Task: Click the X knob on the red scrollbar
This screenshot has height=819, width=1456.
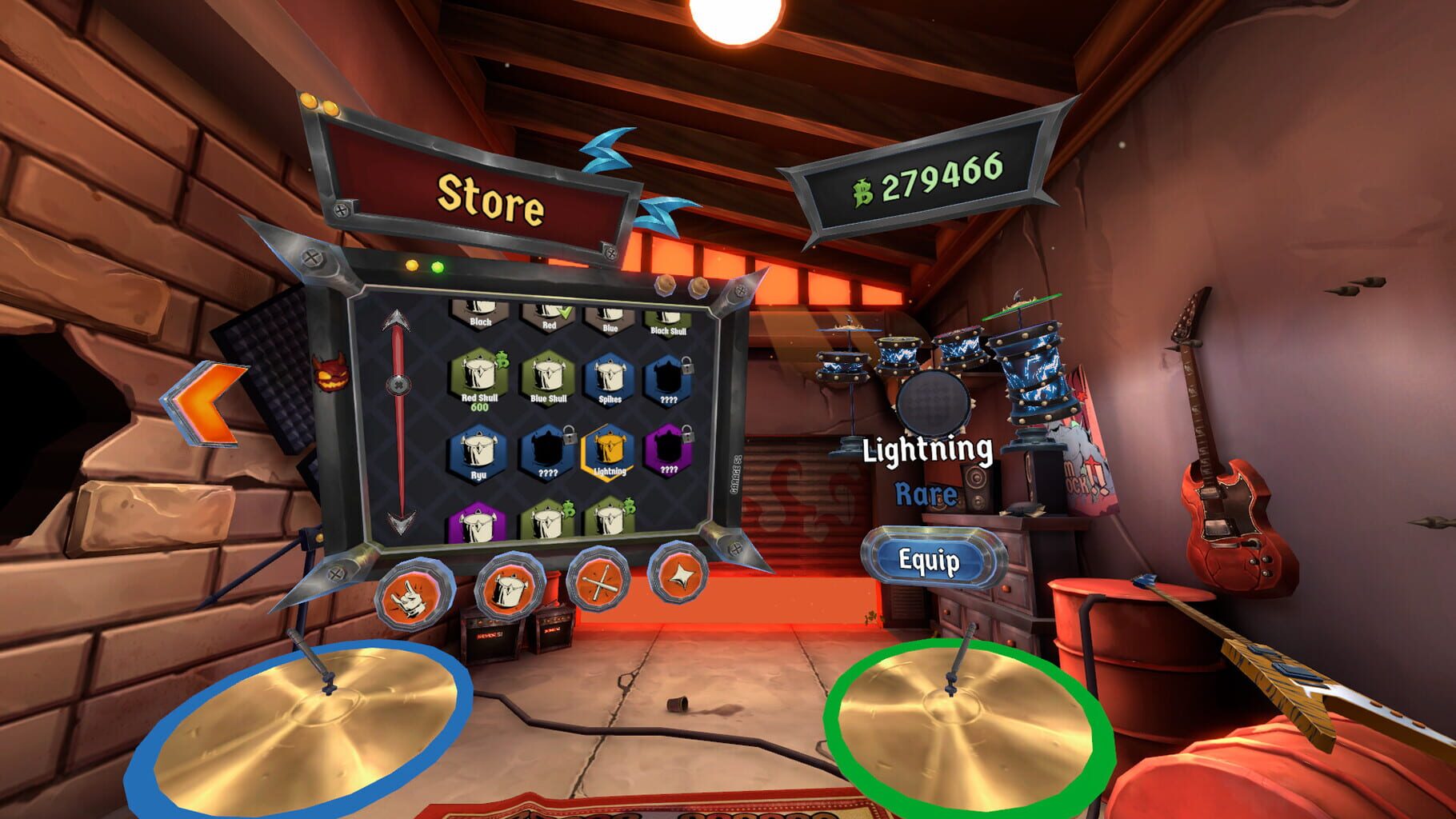Action: click(399, 384)
